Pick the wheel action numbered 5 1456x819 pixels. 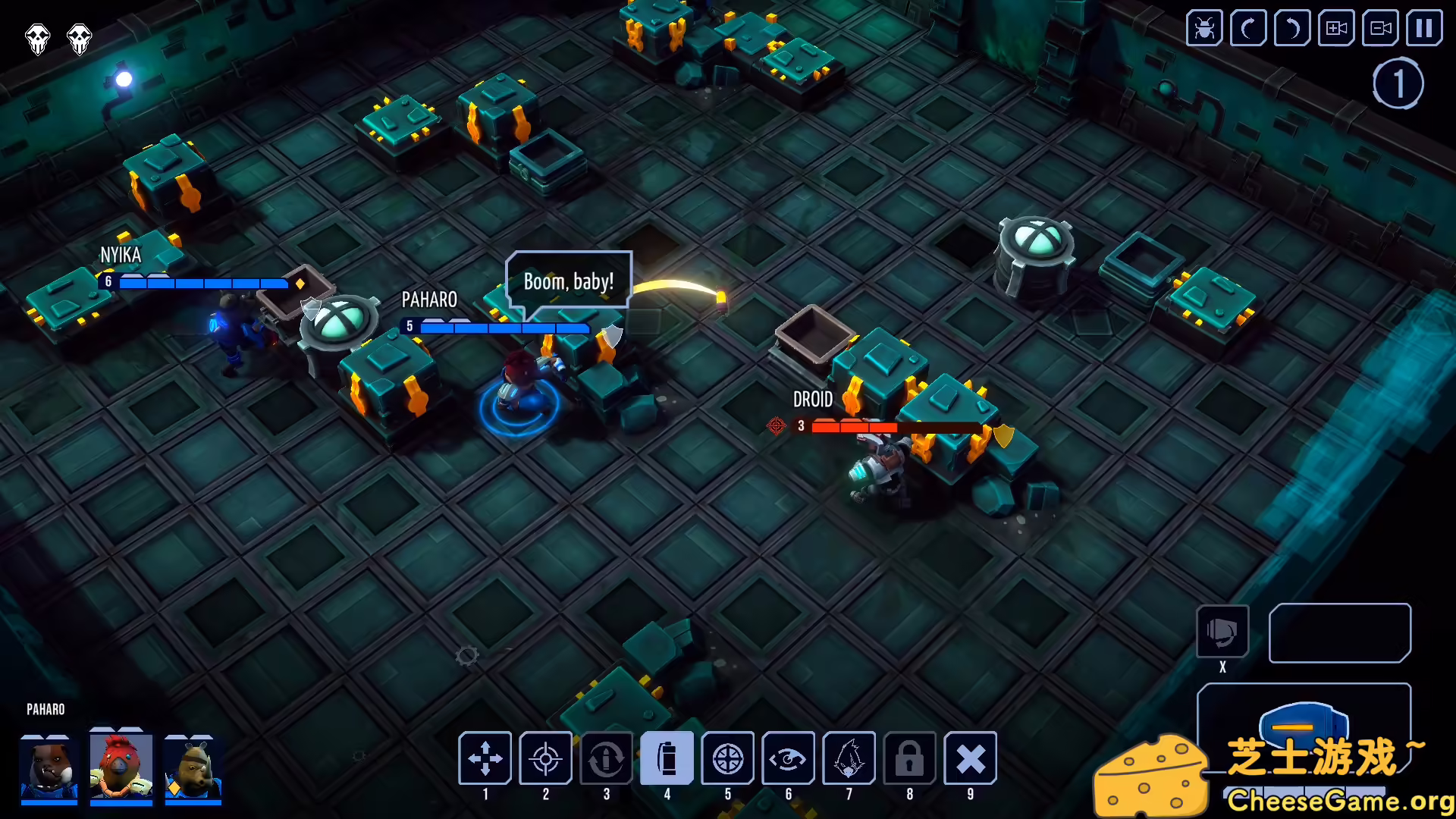(728, 759)
